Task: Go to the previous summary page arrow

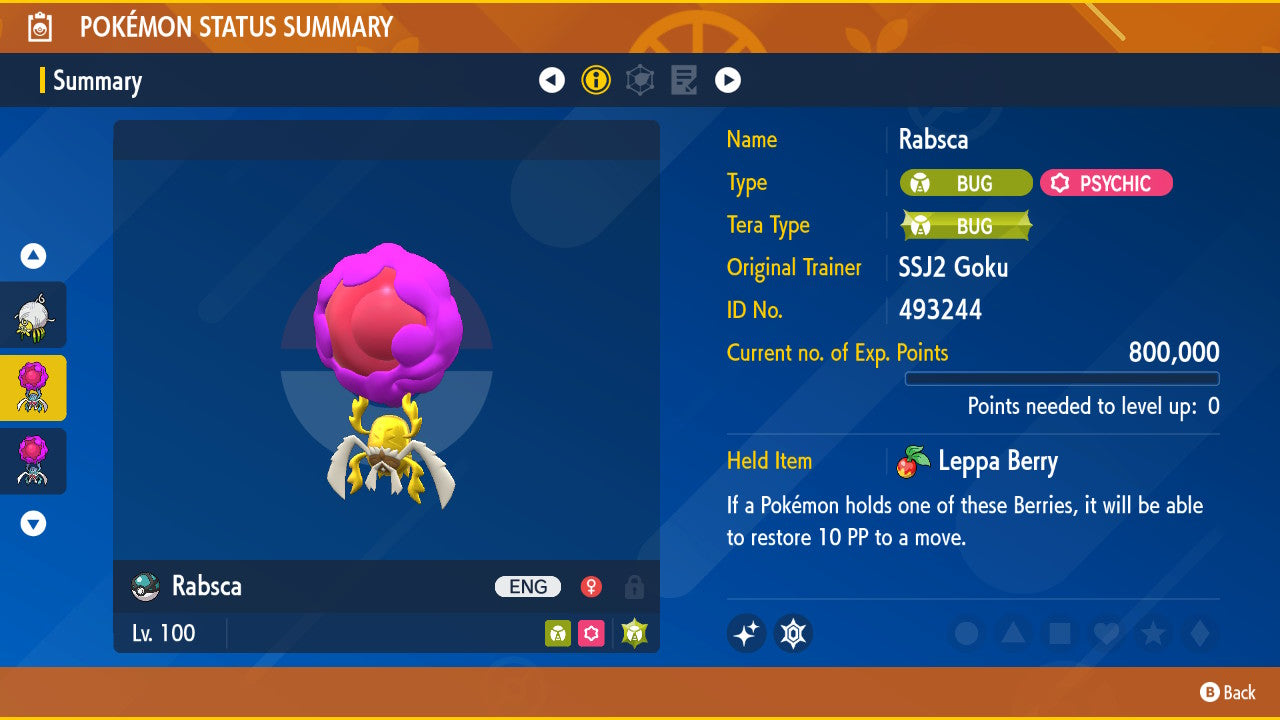Action: (x=552, y=80)
